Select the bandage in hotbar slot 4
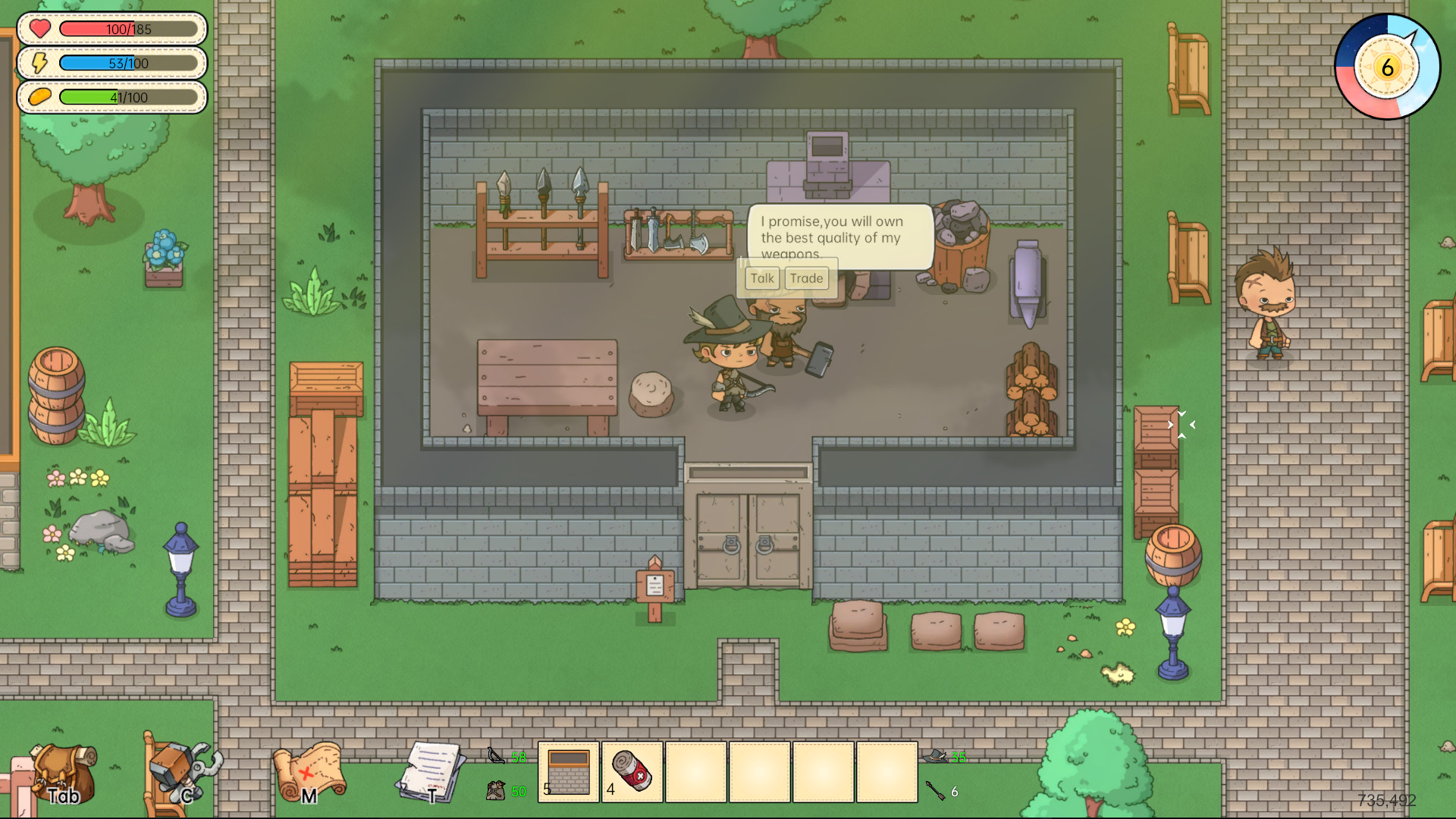The height and width of the screenshot is (819, 1456). pos(633,770)
